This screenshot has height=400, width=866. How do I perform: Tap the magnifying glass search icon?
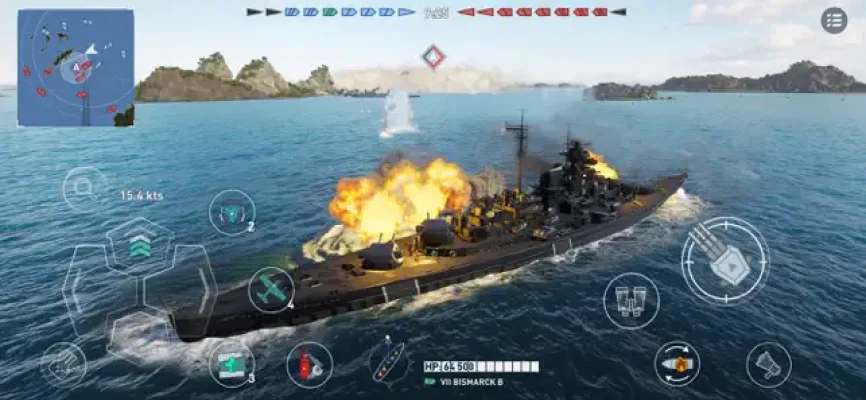click(84, 187)
